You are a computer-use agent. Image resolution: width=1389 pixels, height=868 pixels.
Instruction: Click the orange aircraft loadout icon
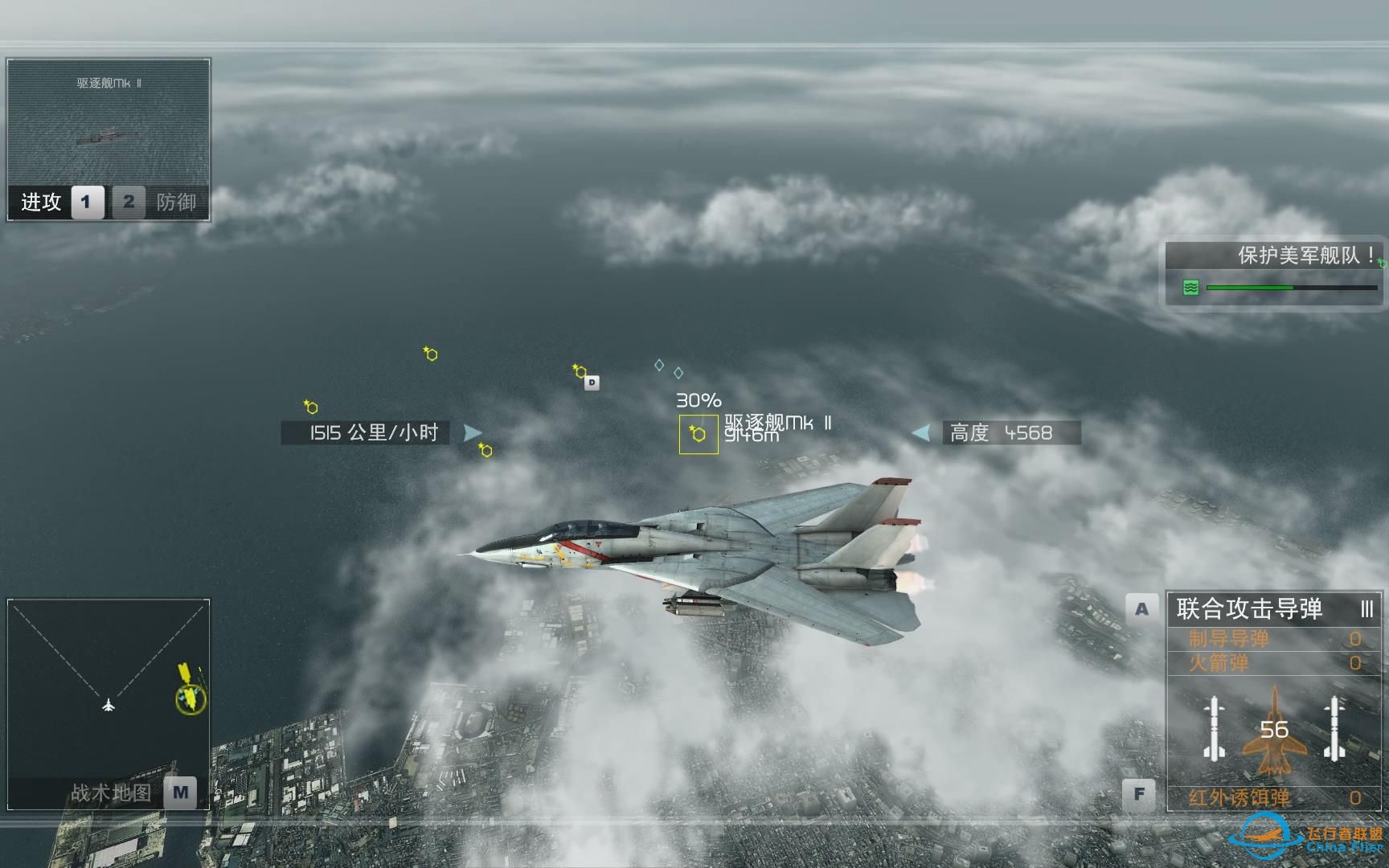(1274, 731)
